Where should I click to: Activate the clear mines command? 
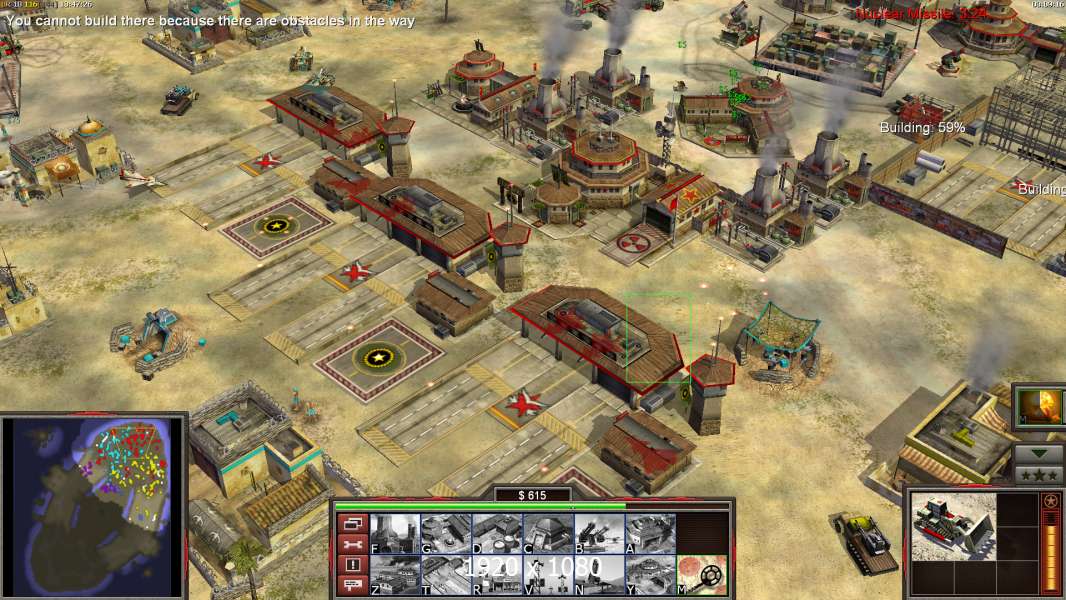[x=700, y=575]
